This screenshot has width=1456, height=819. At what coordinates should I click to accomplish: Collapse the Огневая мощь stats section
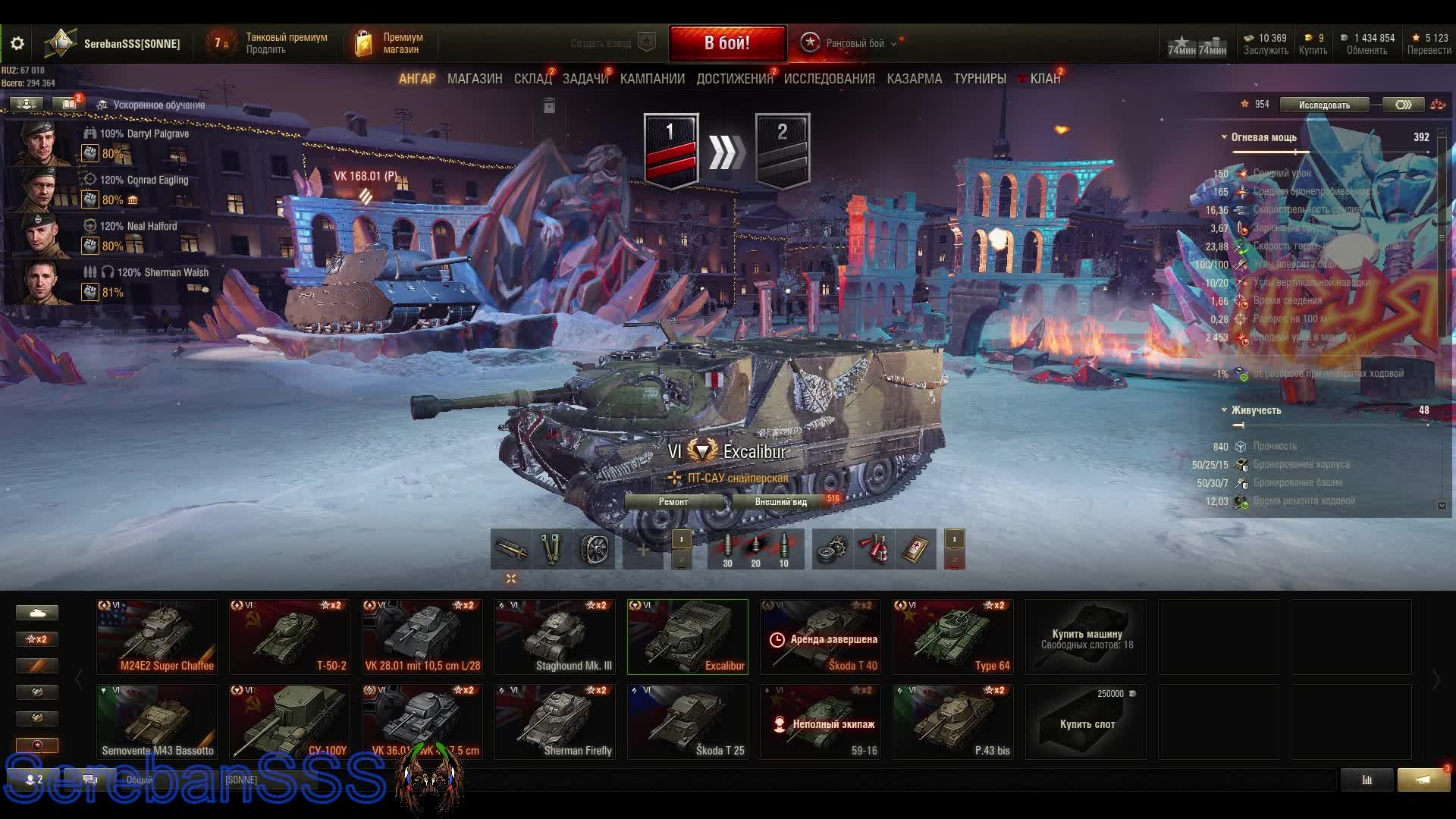1224,137
